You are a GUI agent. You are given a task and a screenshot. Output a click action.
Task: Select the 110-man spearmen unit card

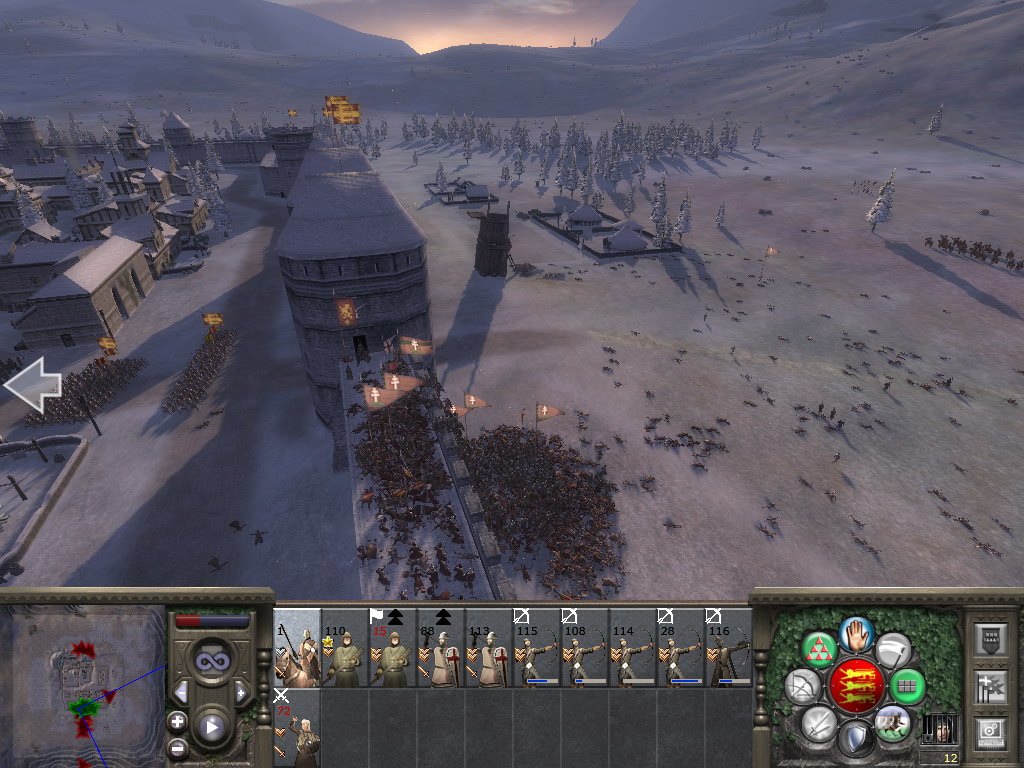[x=345, y=648]
